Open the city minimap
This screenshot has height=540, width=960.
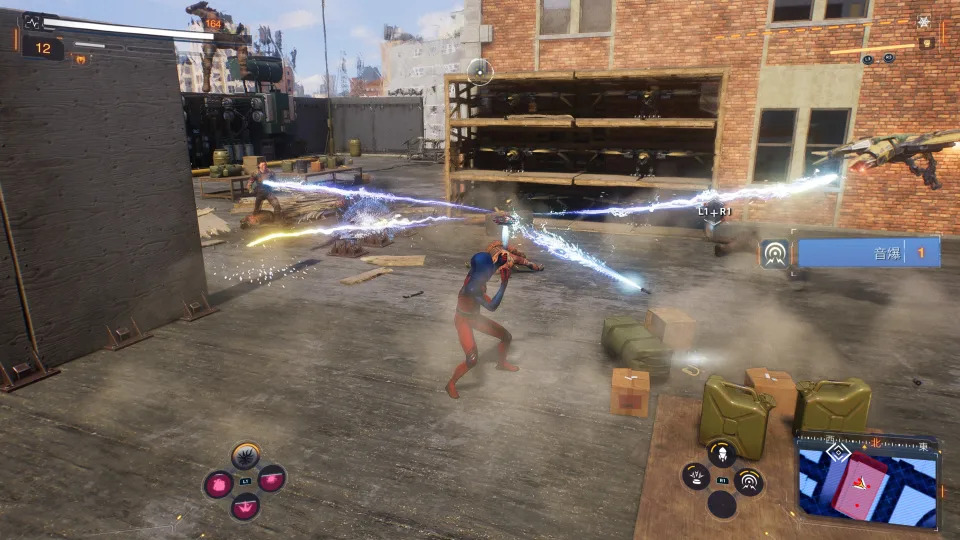(866, 480)
